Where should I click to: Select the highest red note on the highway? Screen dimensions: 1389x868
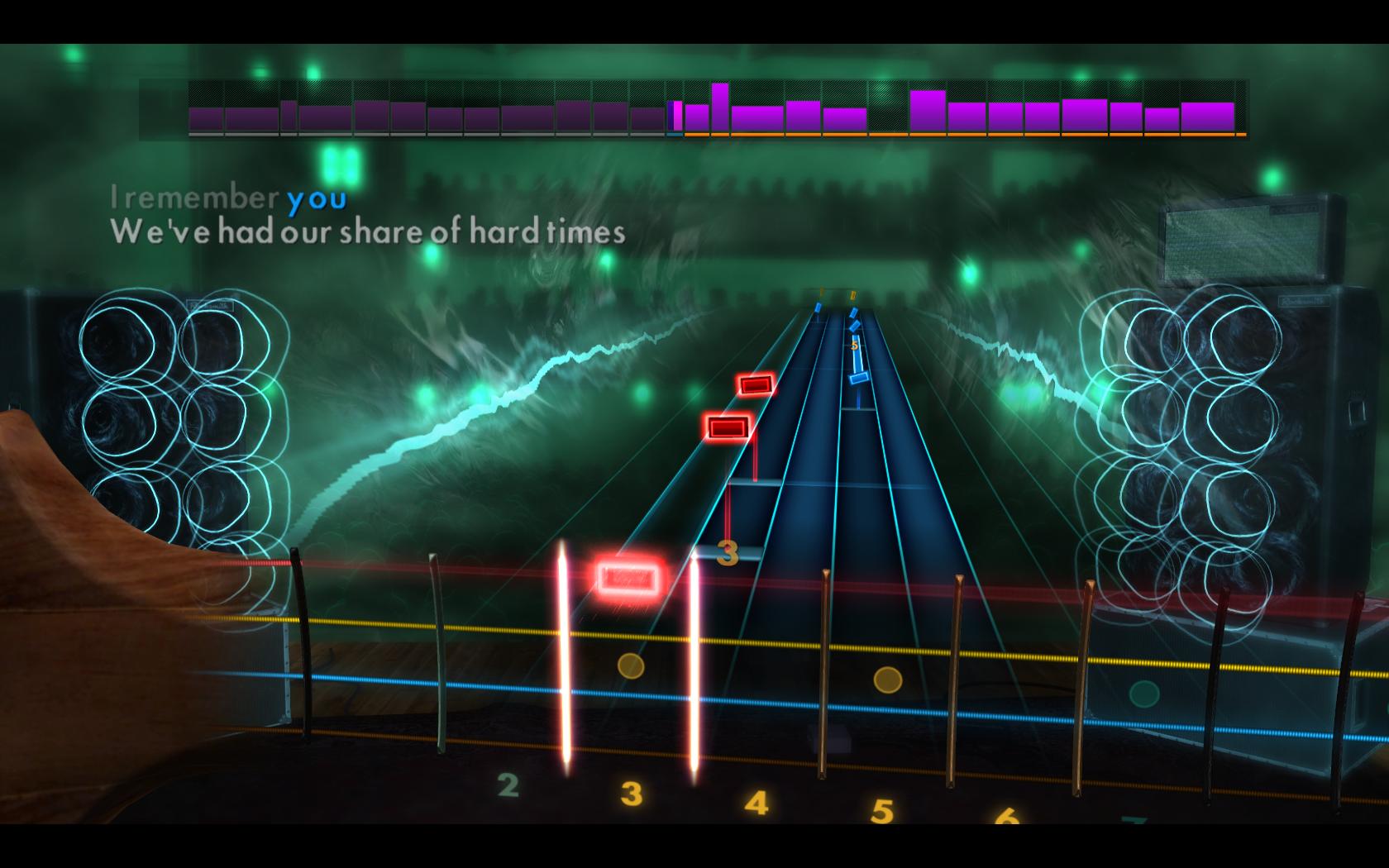pos(753,384)
